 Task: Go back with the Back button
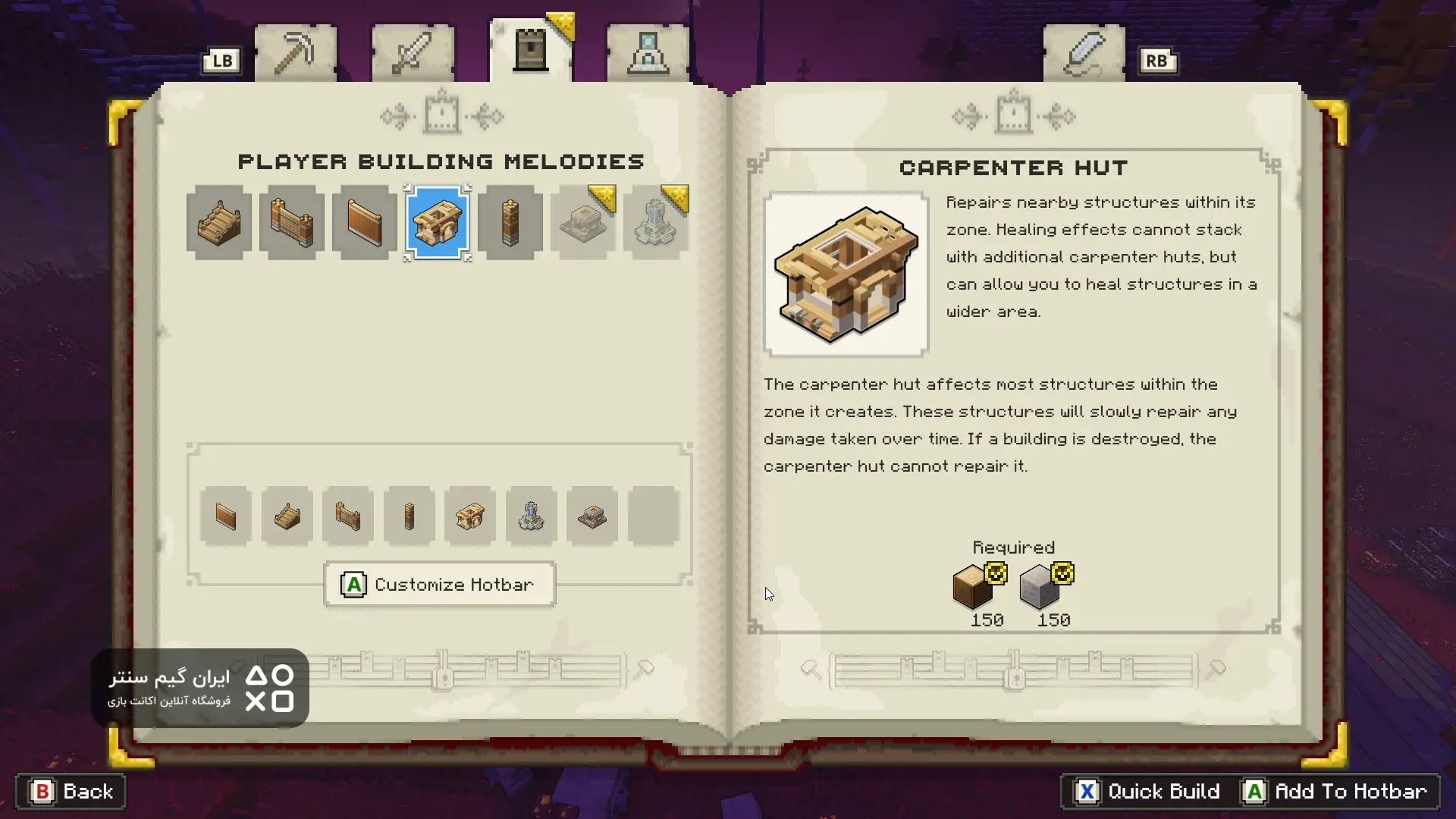point(71,792)
